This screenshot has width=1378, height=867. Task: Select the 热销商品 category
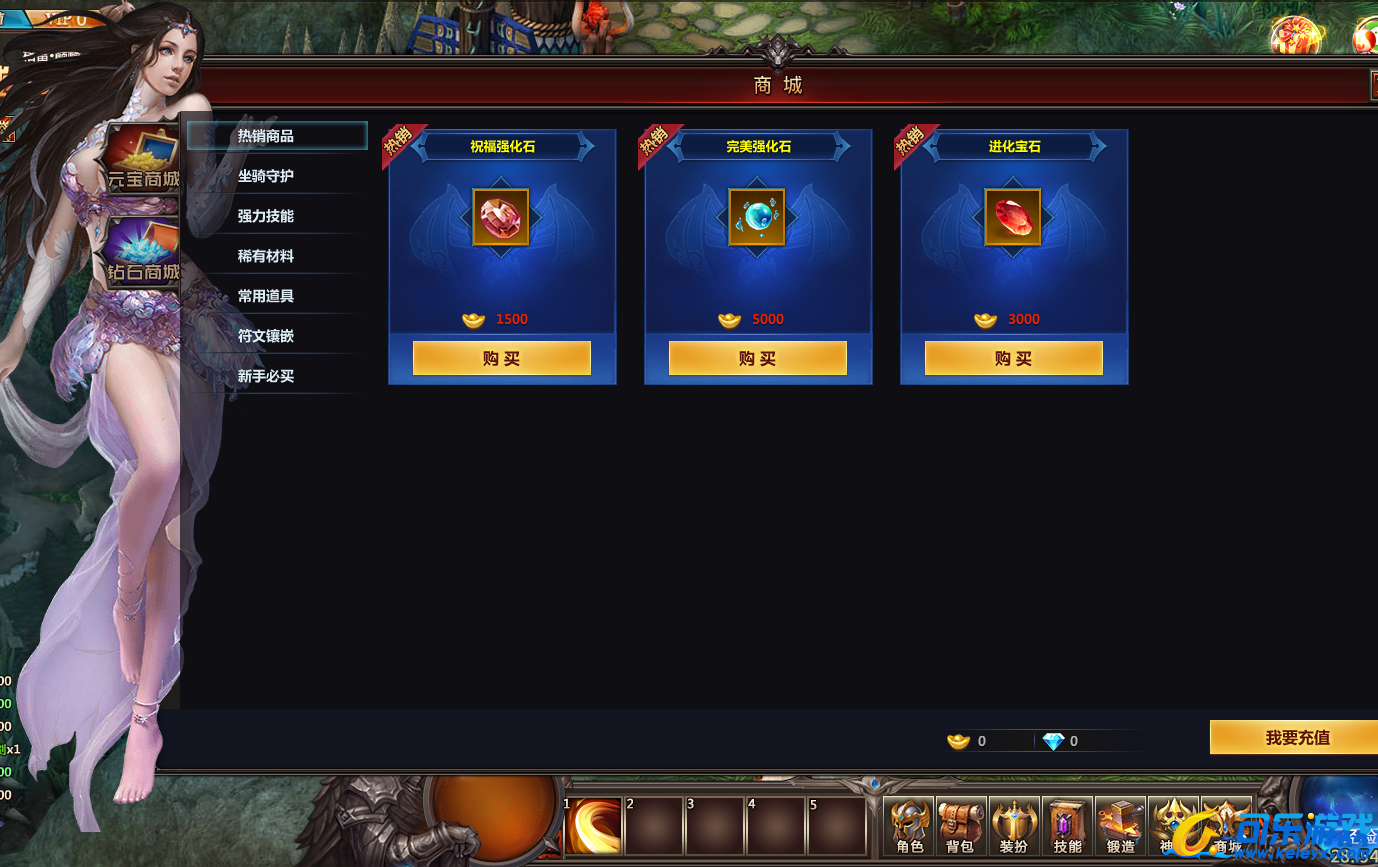266,136
